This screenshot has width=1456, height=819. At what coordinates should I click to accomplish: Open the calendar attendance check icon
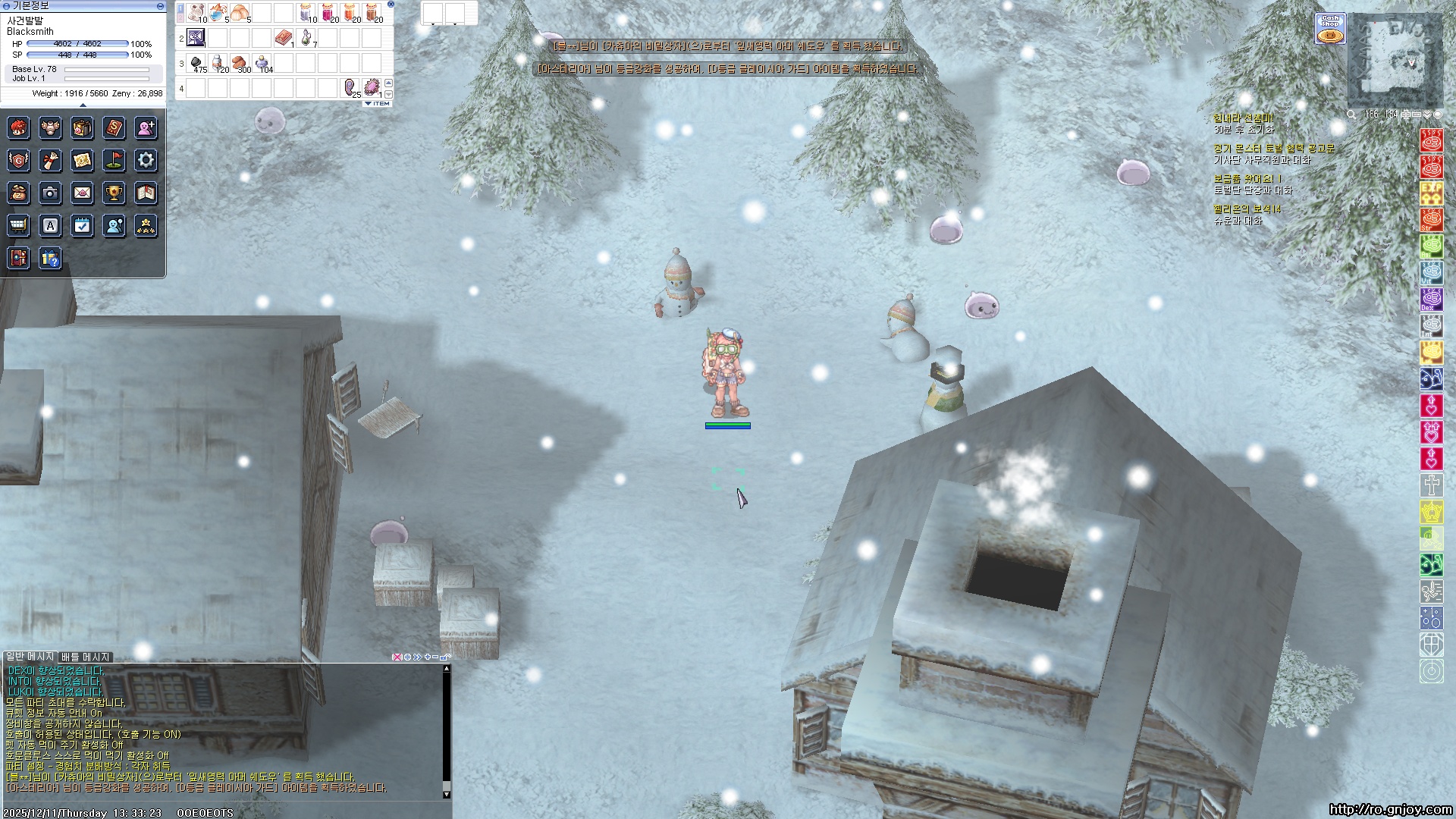[82, 225]
